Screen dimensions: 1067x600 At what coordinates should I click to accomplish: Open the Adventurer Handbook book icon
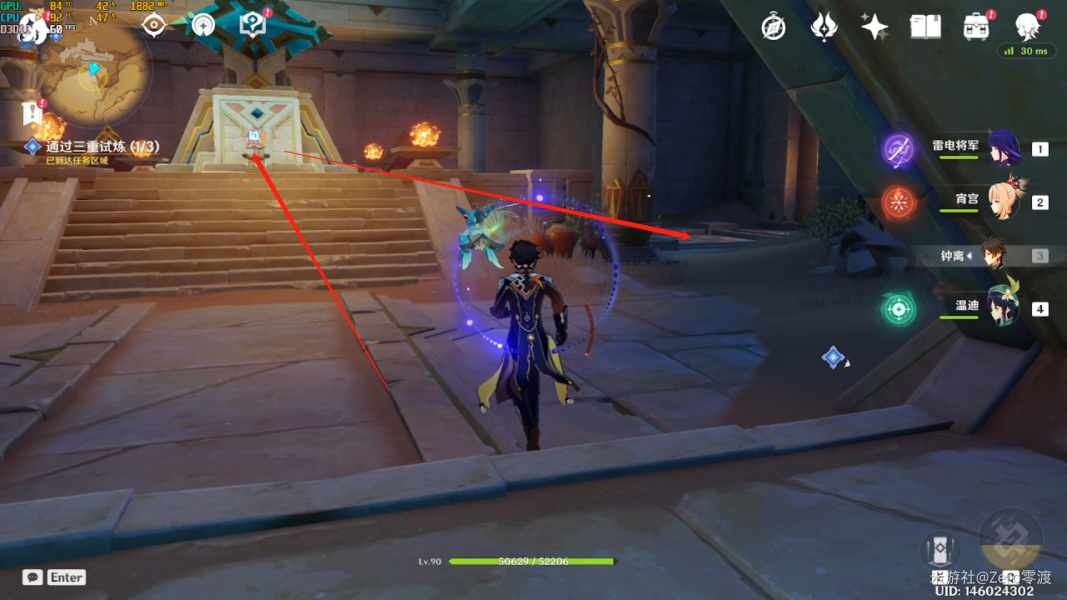[x=925, y=27]
